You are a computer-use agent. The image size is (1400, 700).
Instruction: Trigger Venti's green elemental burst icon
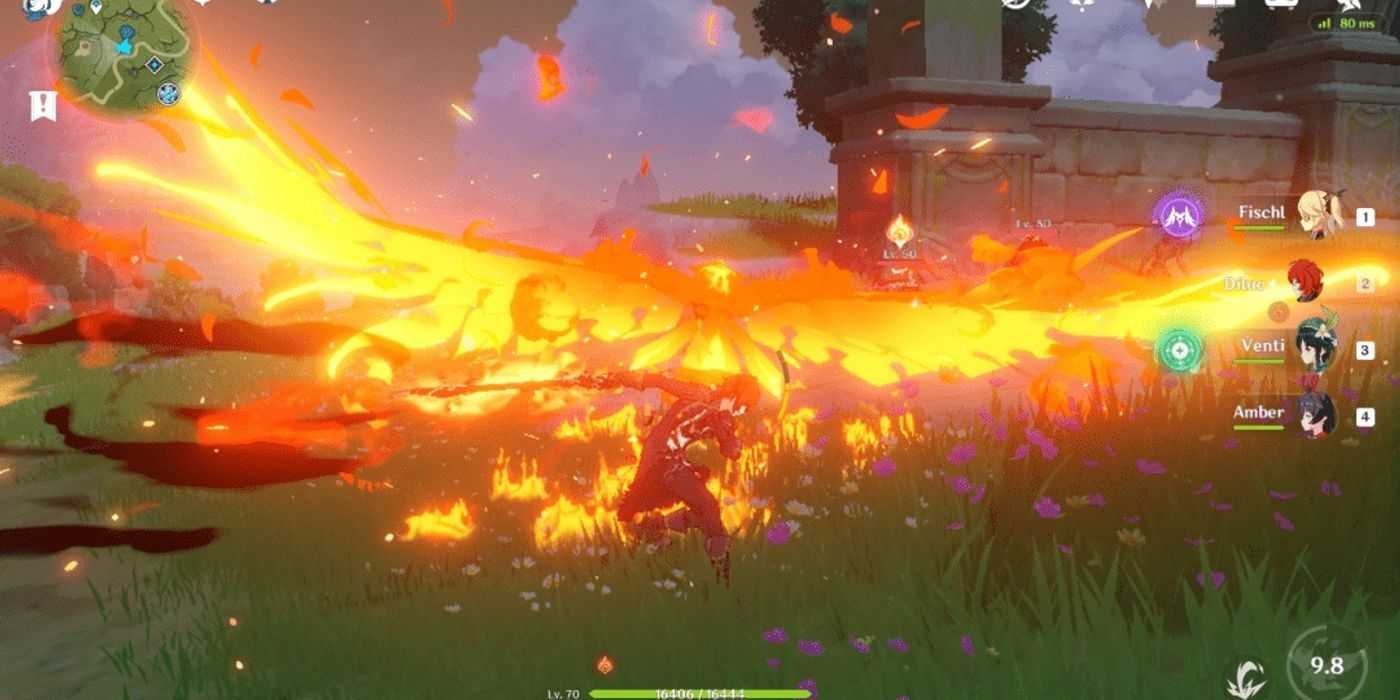[1179, 350]
